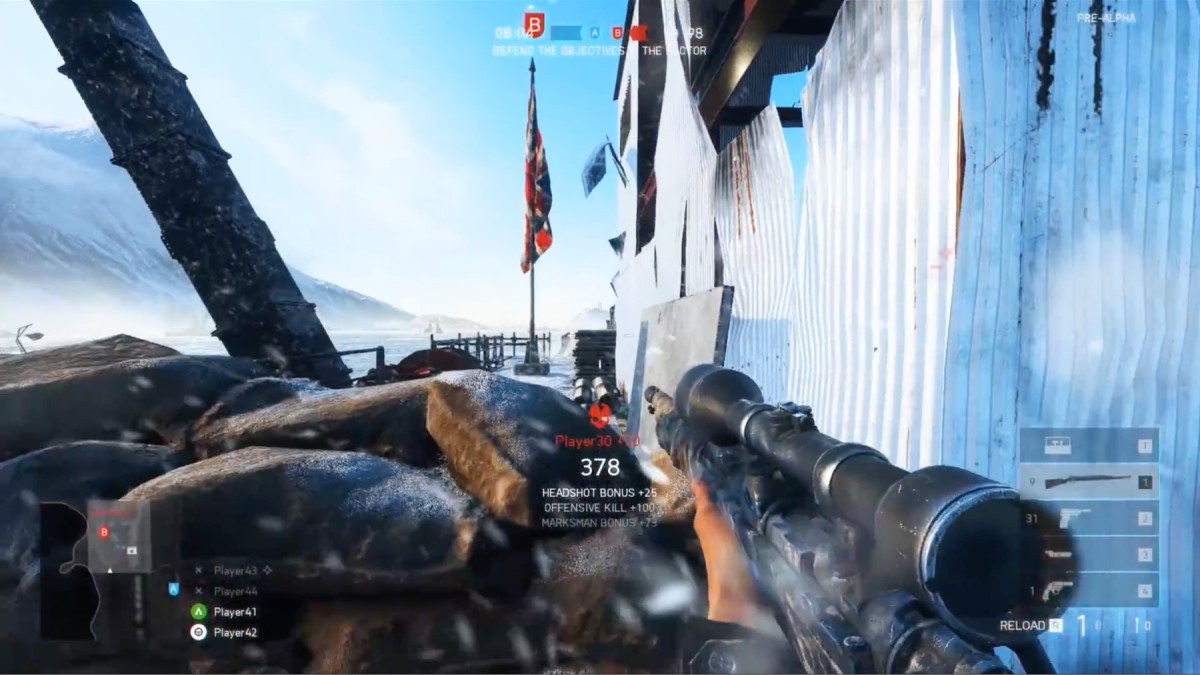
Task: Choose the gadget in slot 3
Action: click(1088, 554)
